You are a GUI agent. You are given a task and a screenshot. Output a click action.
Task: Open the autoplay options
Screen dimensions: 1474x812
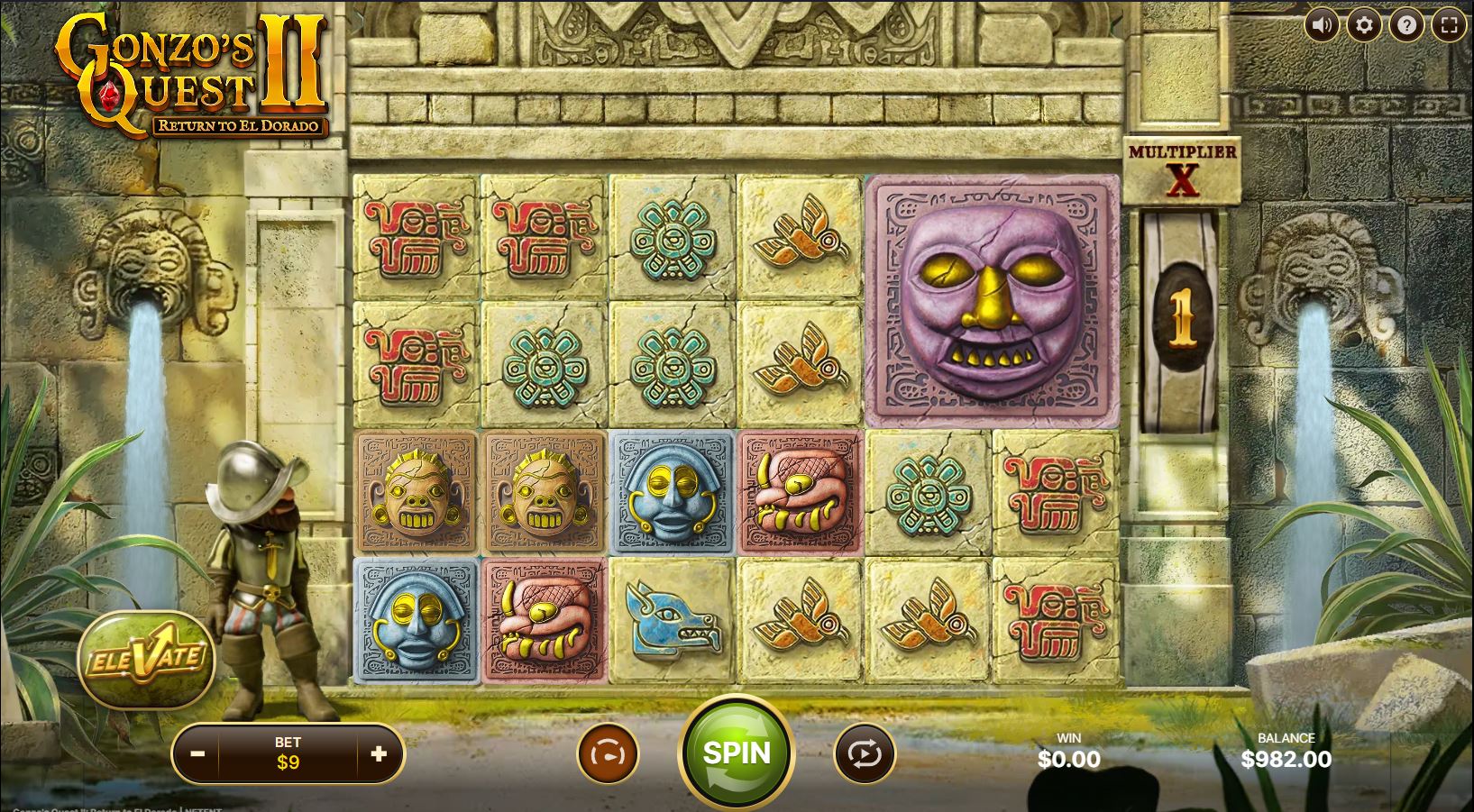(863, 753)
